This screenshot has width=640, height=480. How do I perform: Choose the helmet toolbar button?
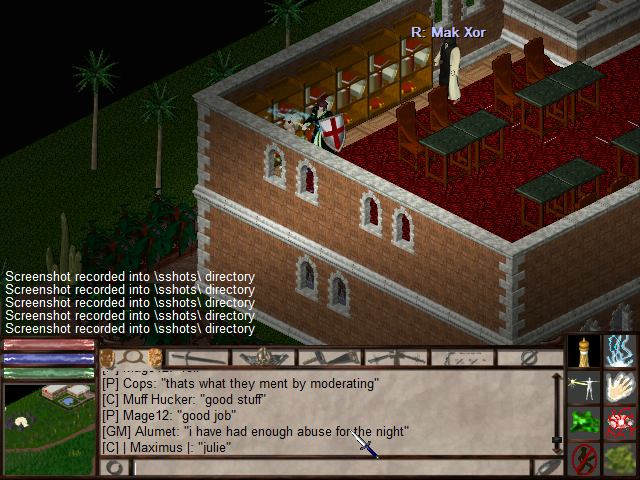(264, 357)
